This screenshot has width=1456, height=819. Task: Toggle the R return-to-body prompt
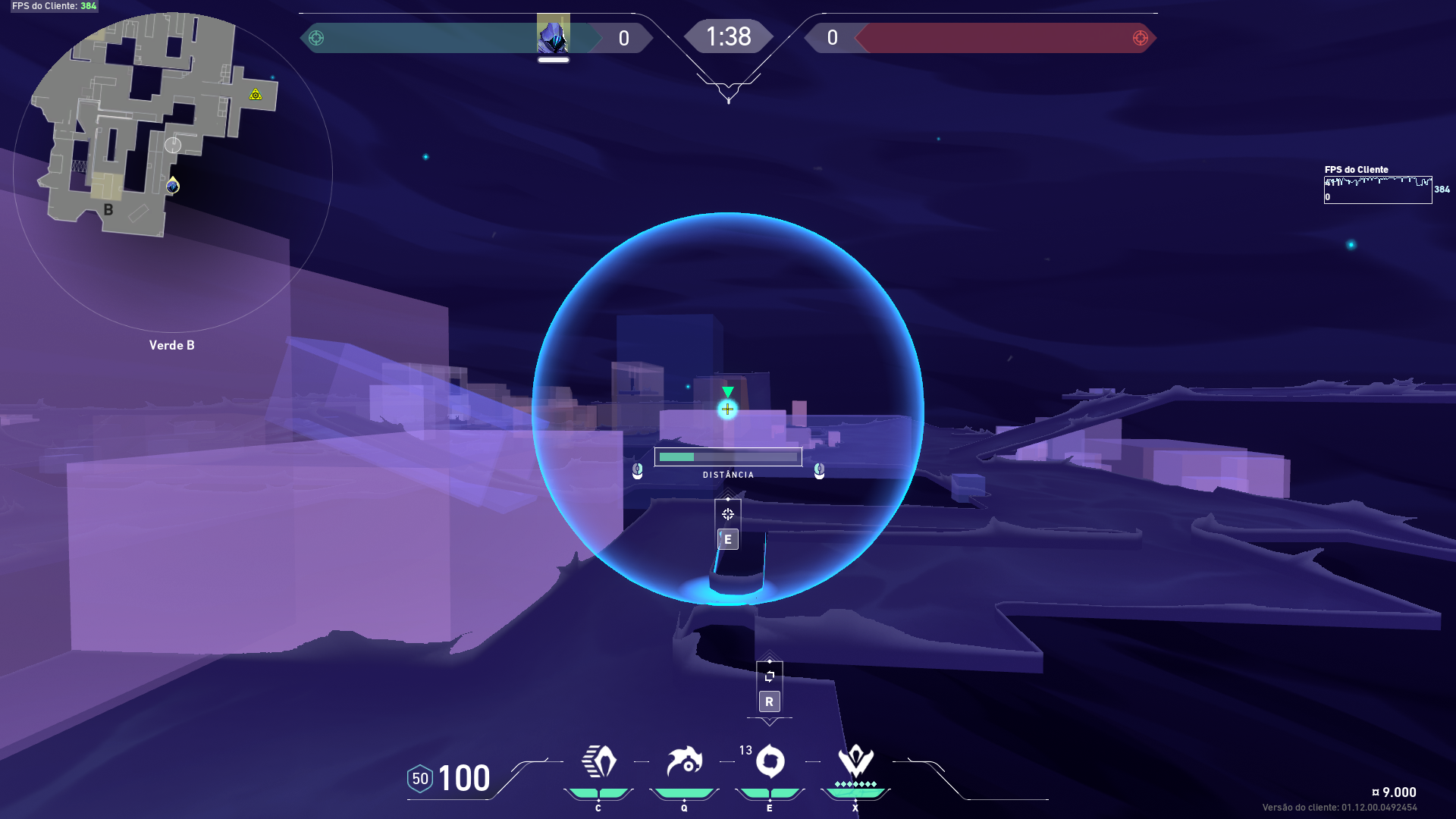tap(769, 701)
